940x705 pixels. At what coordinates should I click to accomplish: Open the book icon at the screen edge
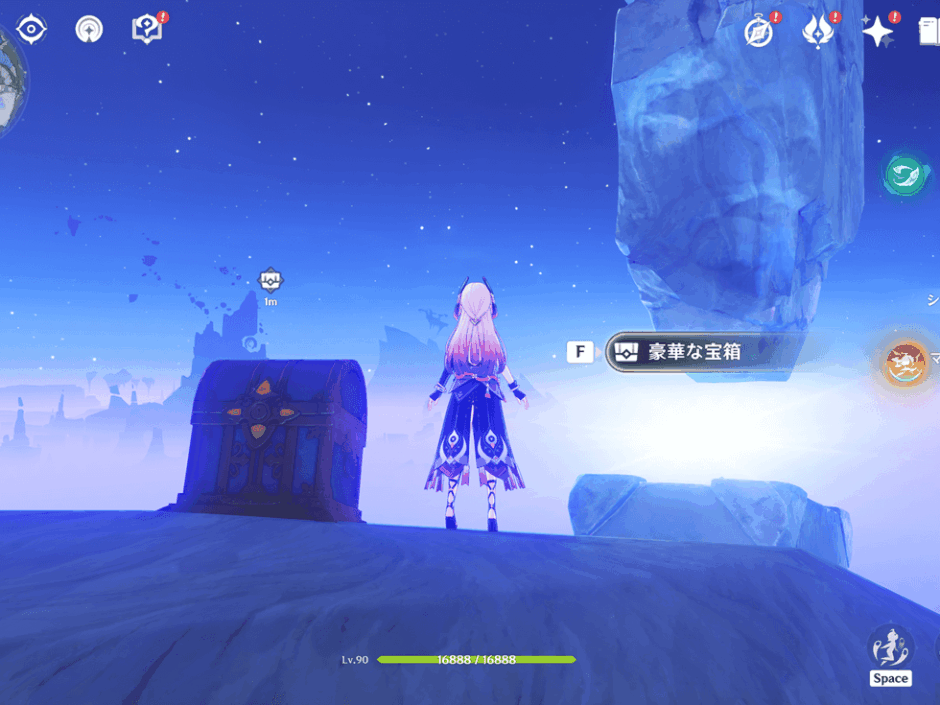point(929,32)
